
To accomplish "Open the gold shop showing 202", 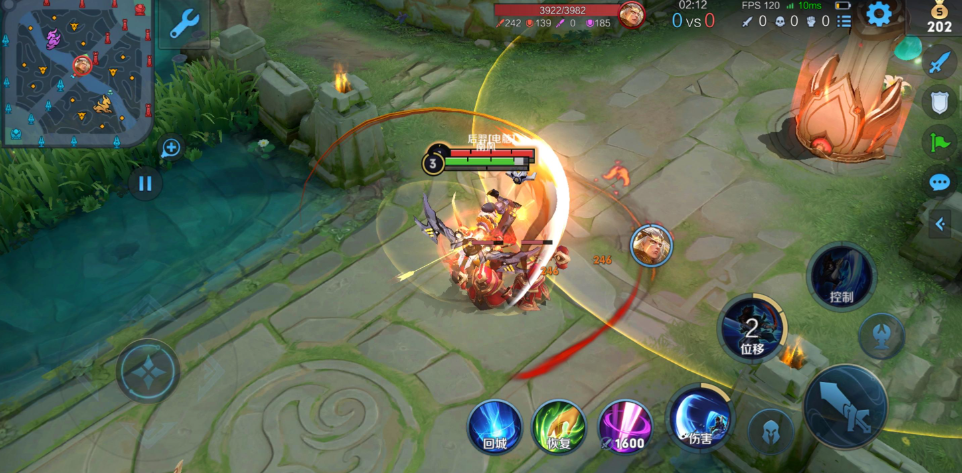I will coord(939,19).
